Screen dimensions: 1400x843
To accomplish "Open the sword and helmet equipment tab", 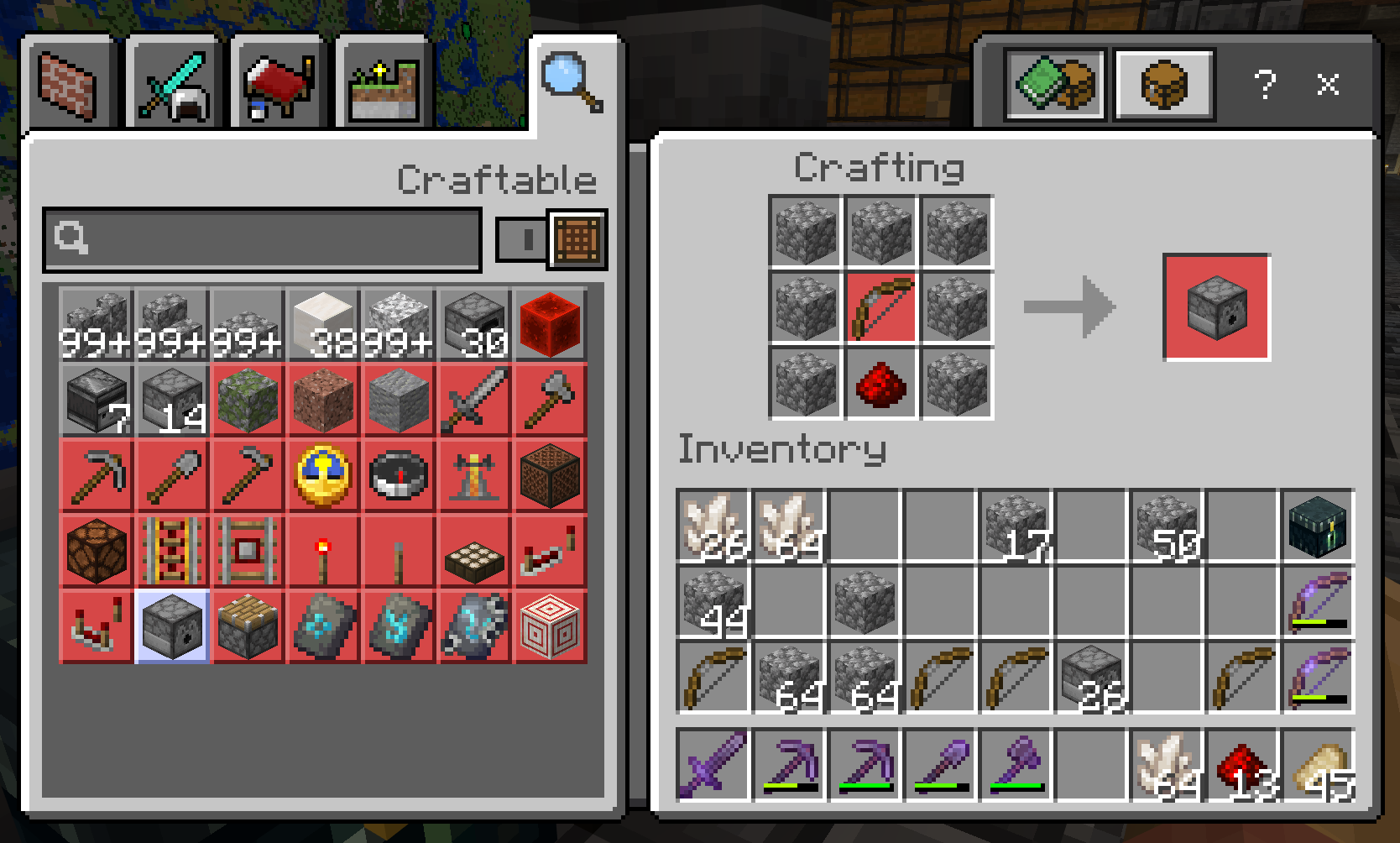I will (174, 86).
